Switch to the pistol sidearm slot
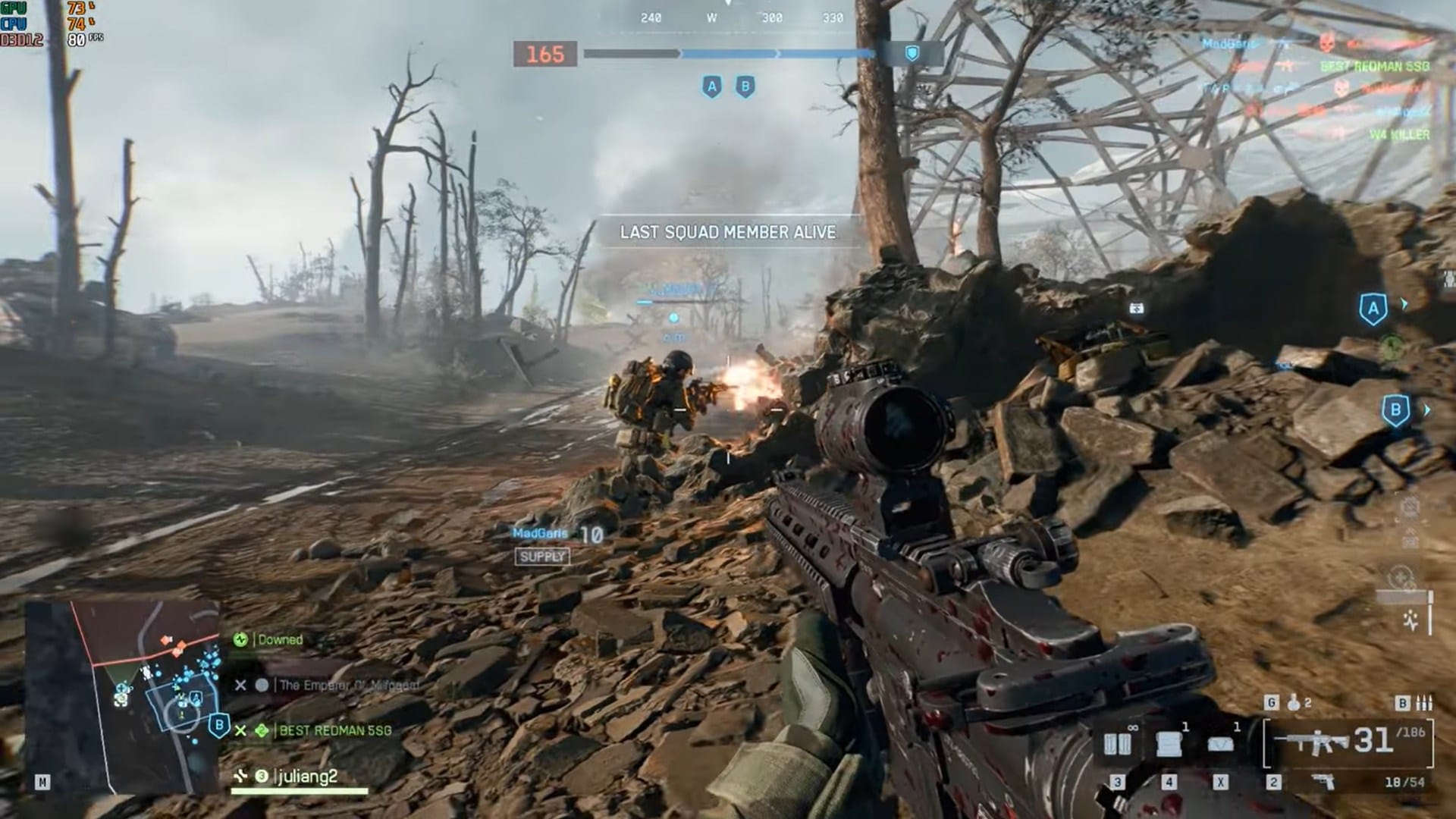 point(1323,782)
